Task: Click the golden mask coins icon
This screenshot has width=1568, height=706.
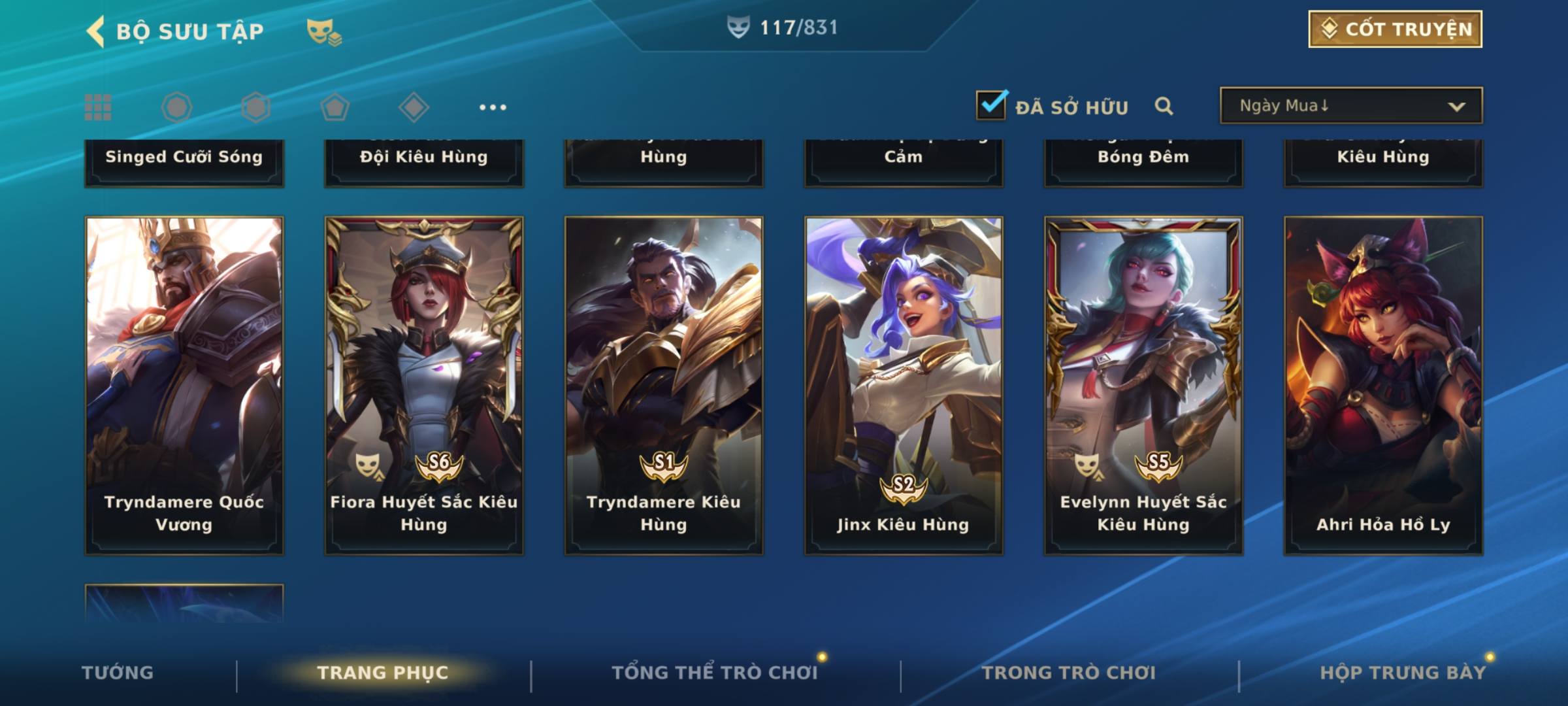Action: coord(323,31)
